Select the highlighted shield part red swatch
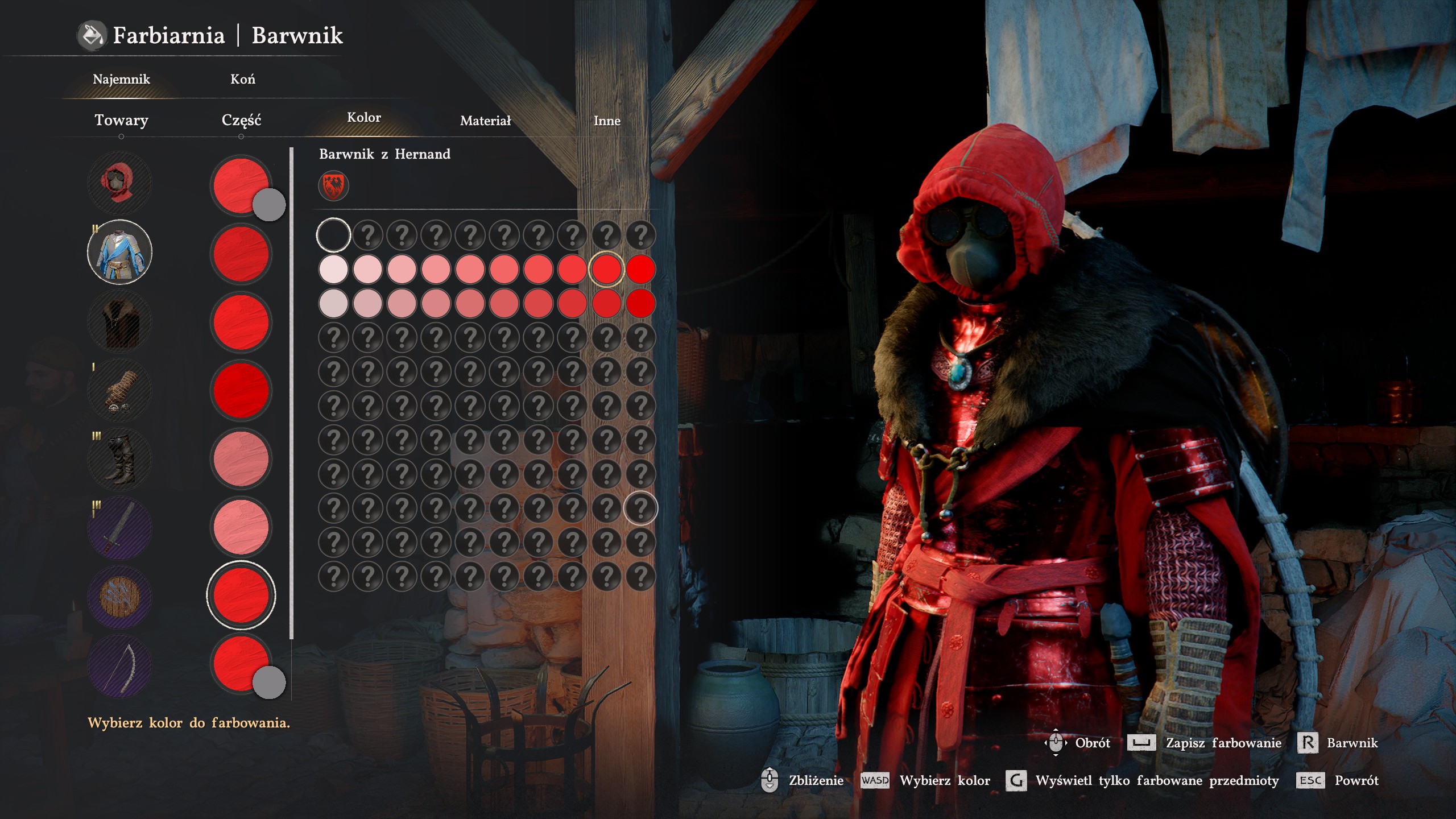Image resolution: width=1456 pixels, height=819 pixels. 241,595
